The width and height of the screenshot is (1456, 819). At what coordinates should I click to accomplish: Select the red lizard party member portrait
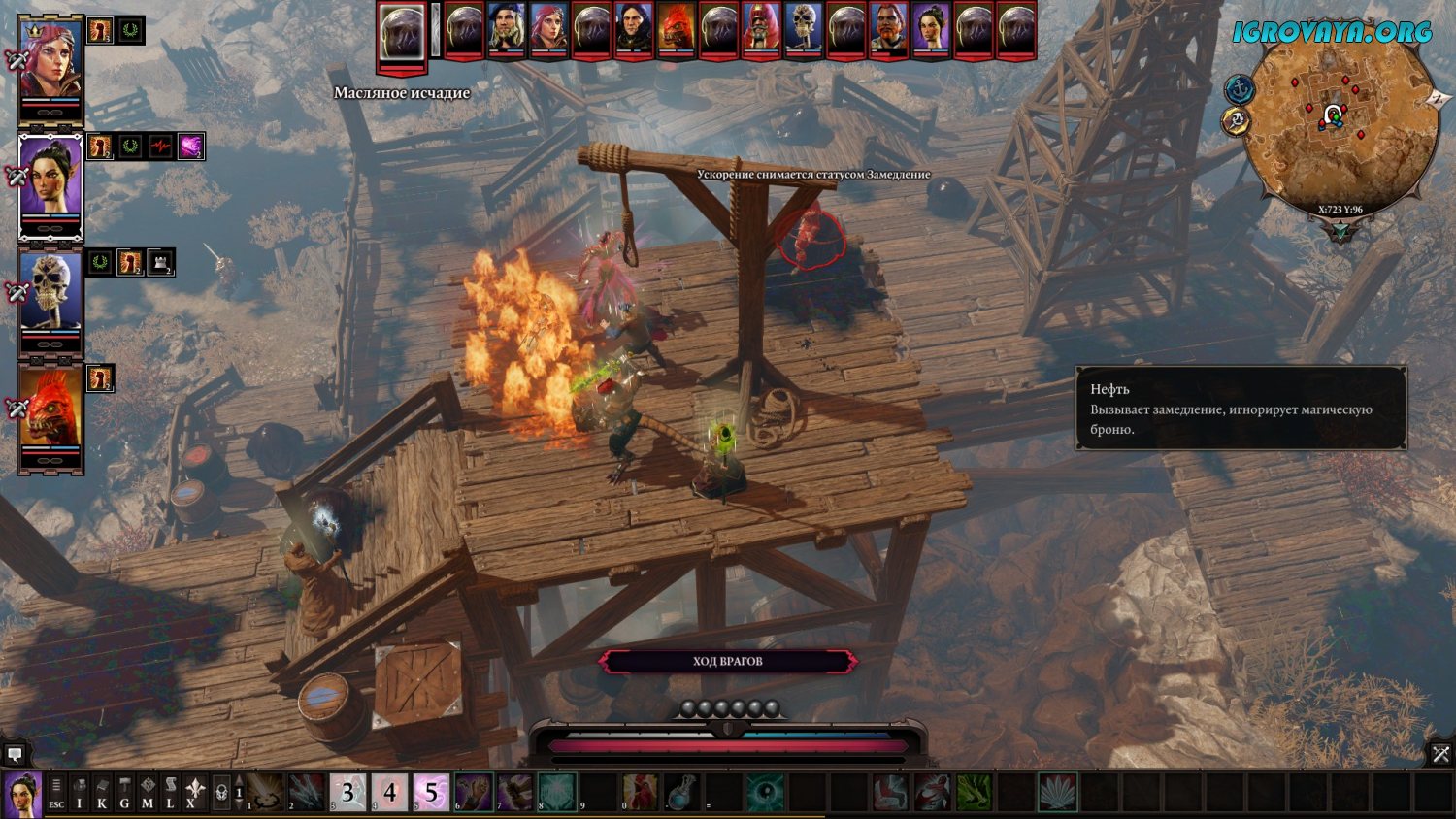click(x=50, y=411)
